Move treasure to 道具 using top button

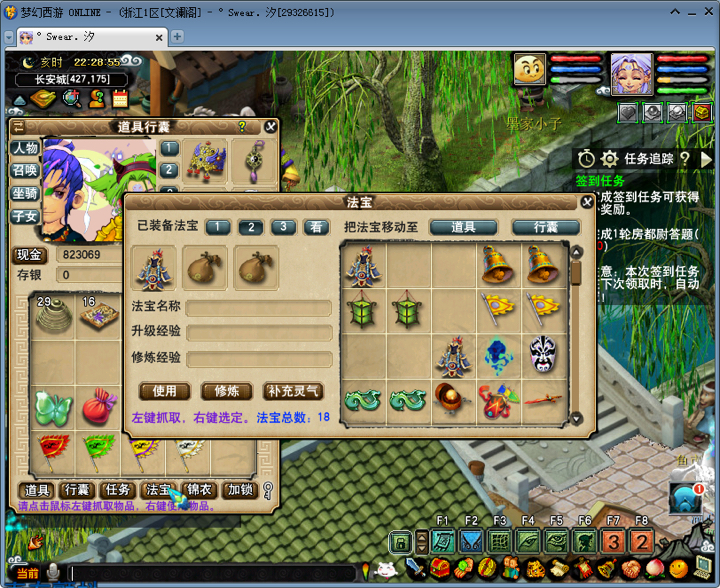point(463,227)
